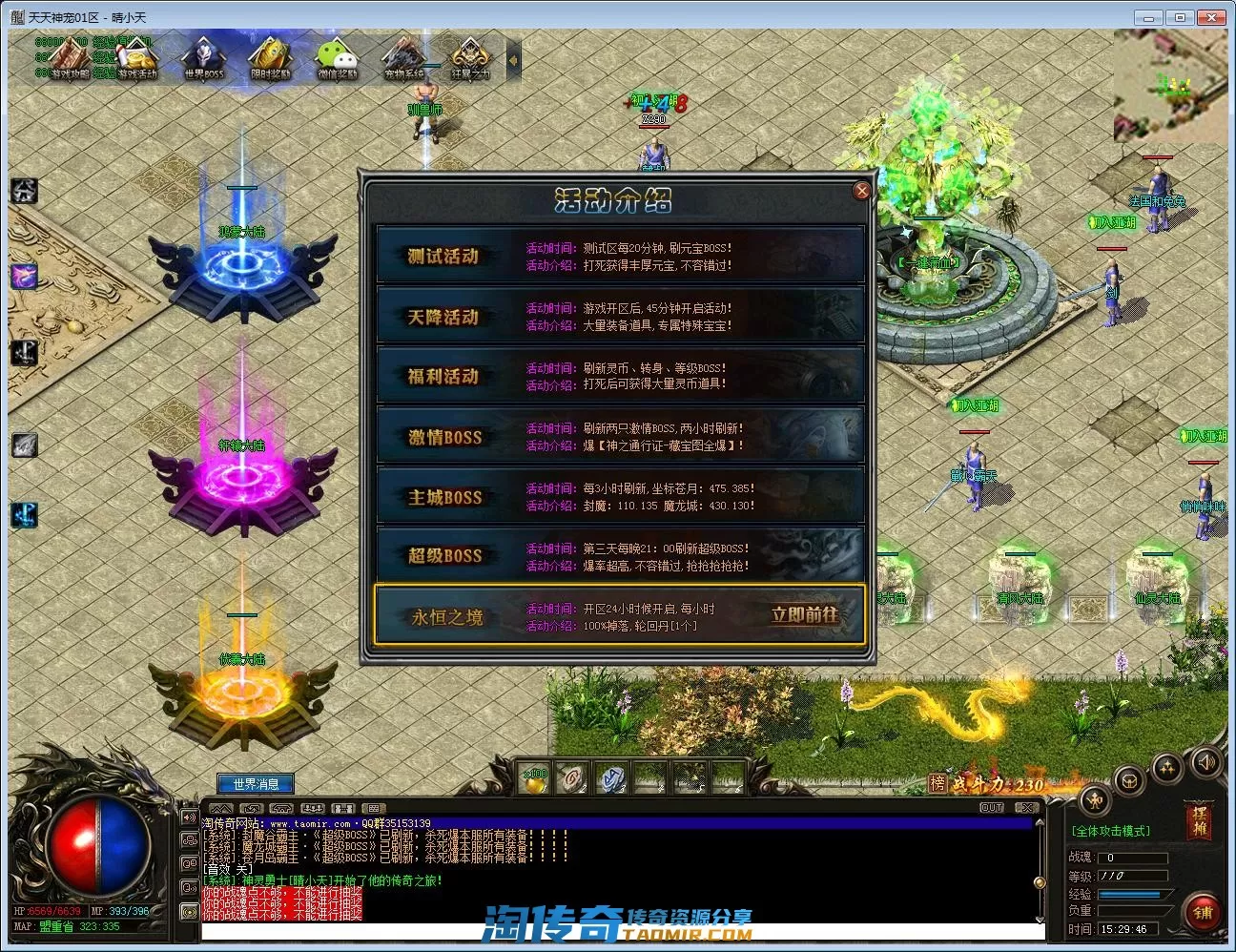
Task: Activate the 狂暴之力 berserk power icon
Action: [x=470, y=59]
